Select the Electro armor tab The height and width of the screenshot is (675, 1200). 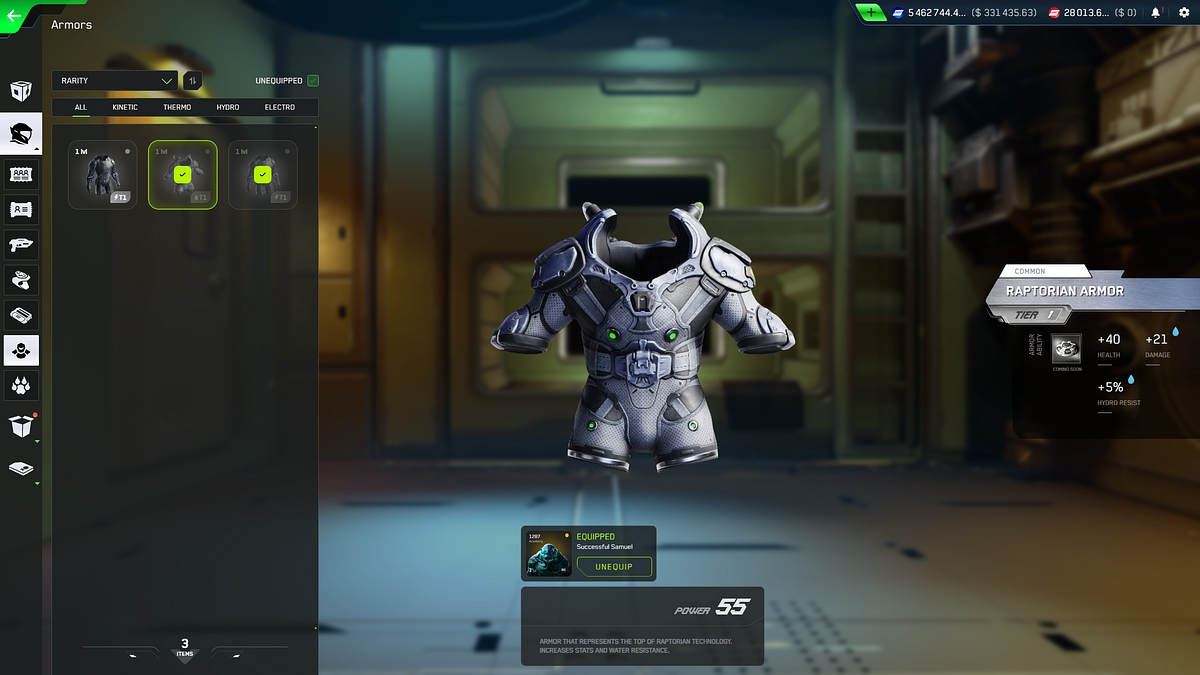280,107
